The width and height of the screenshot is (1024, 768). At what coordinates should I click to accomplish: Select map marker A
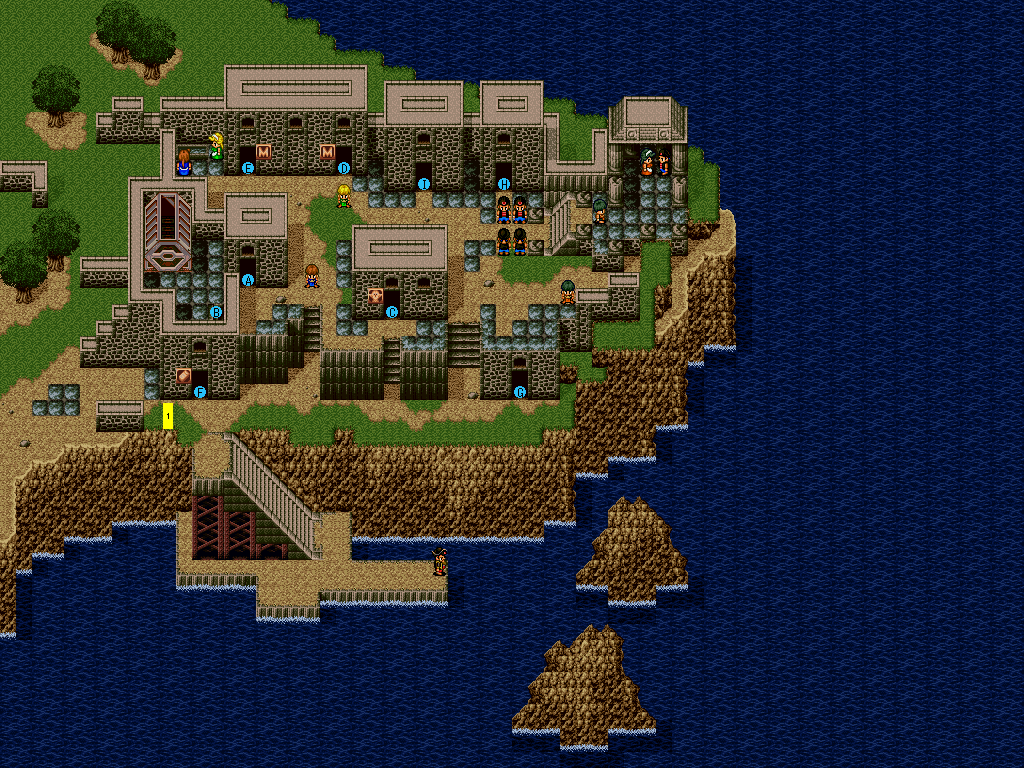(248, 280)
